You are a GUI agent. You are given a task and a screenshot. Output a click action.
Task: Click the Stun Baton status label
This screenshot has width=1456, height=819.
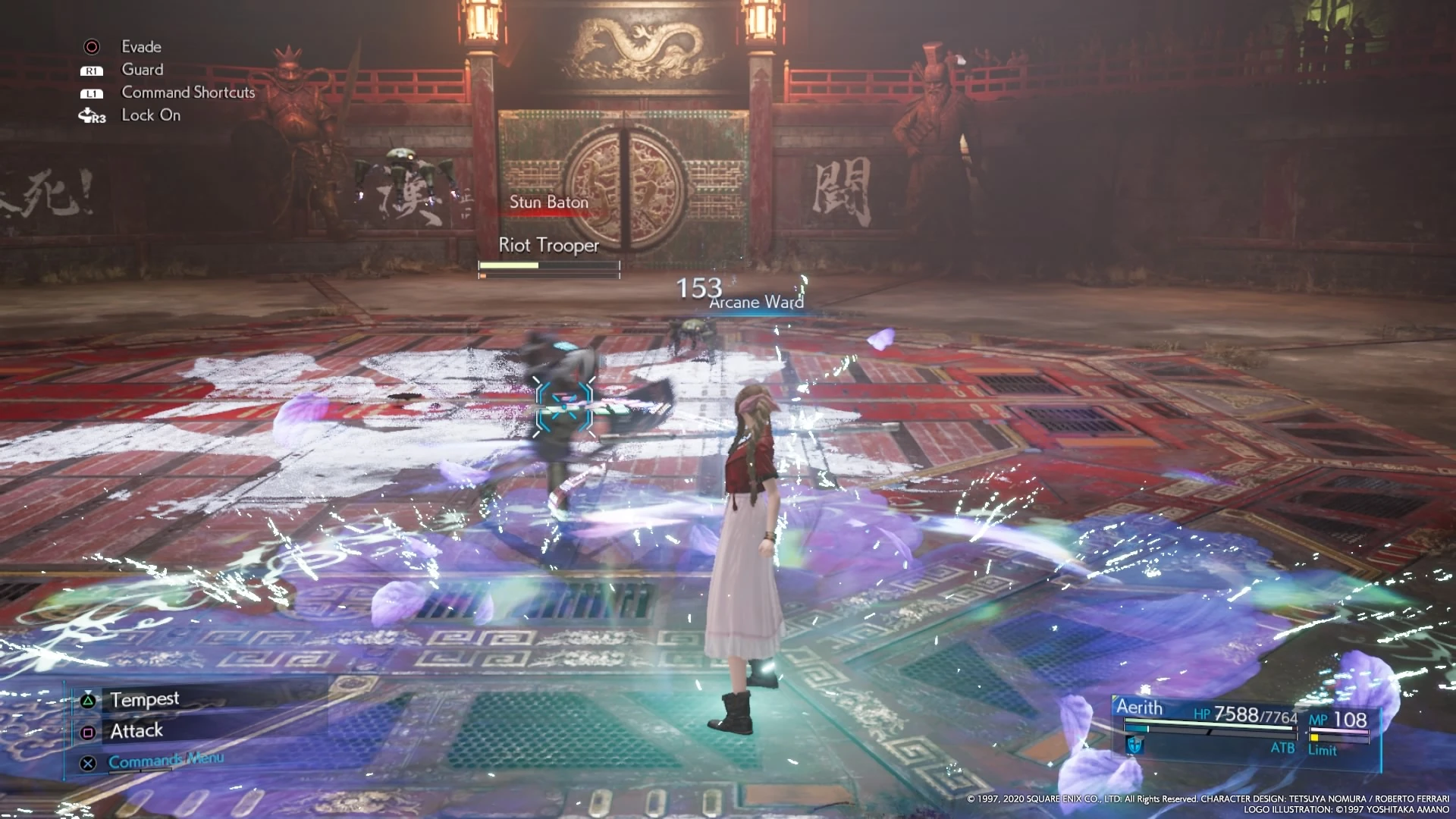point(548,202)
